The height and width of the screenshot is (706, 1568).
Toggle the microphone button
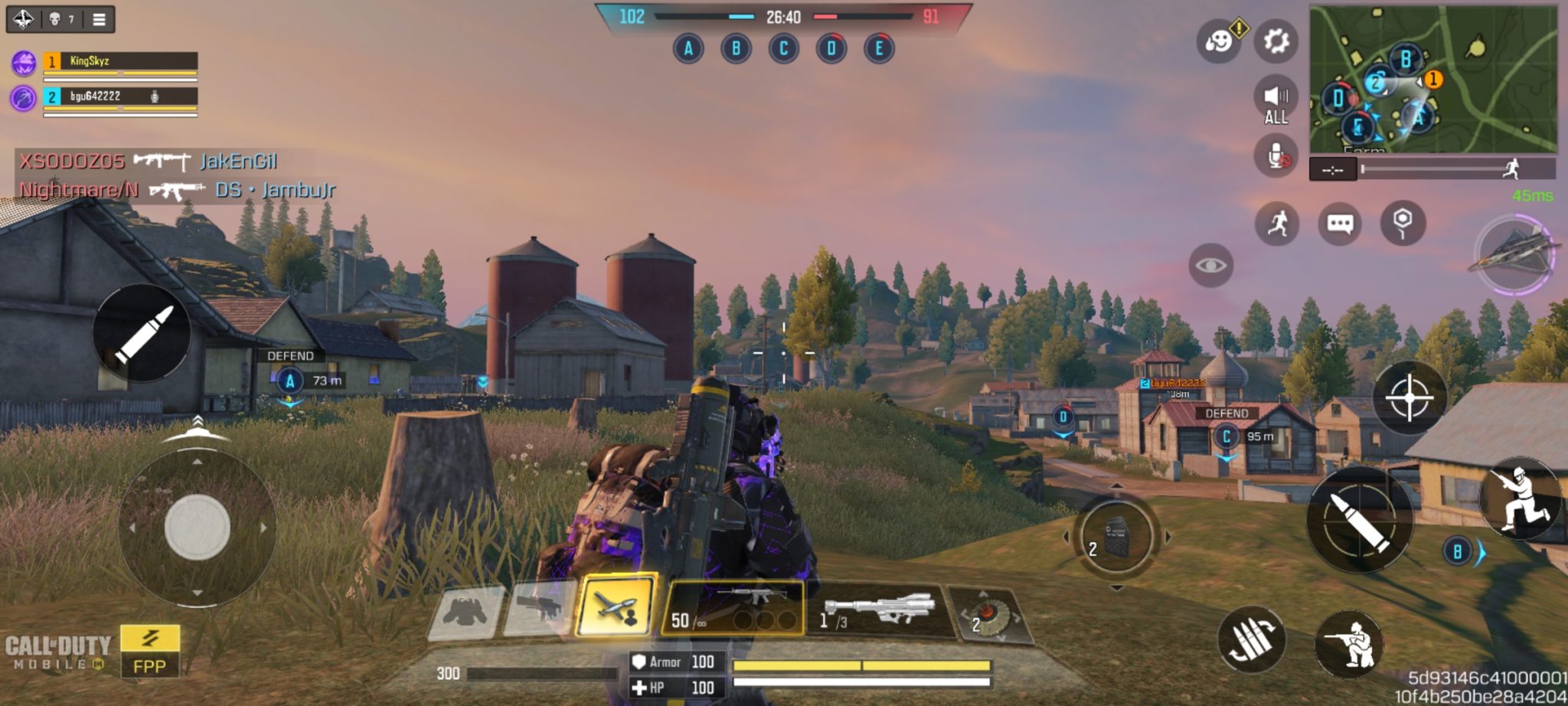[x=1276, y=155]
